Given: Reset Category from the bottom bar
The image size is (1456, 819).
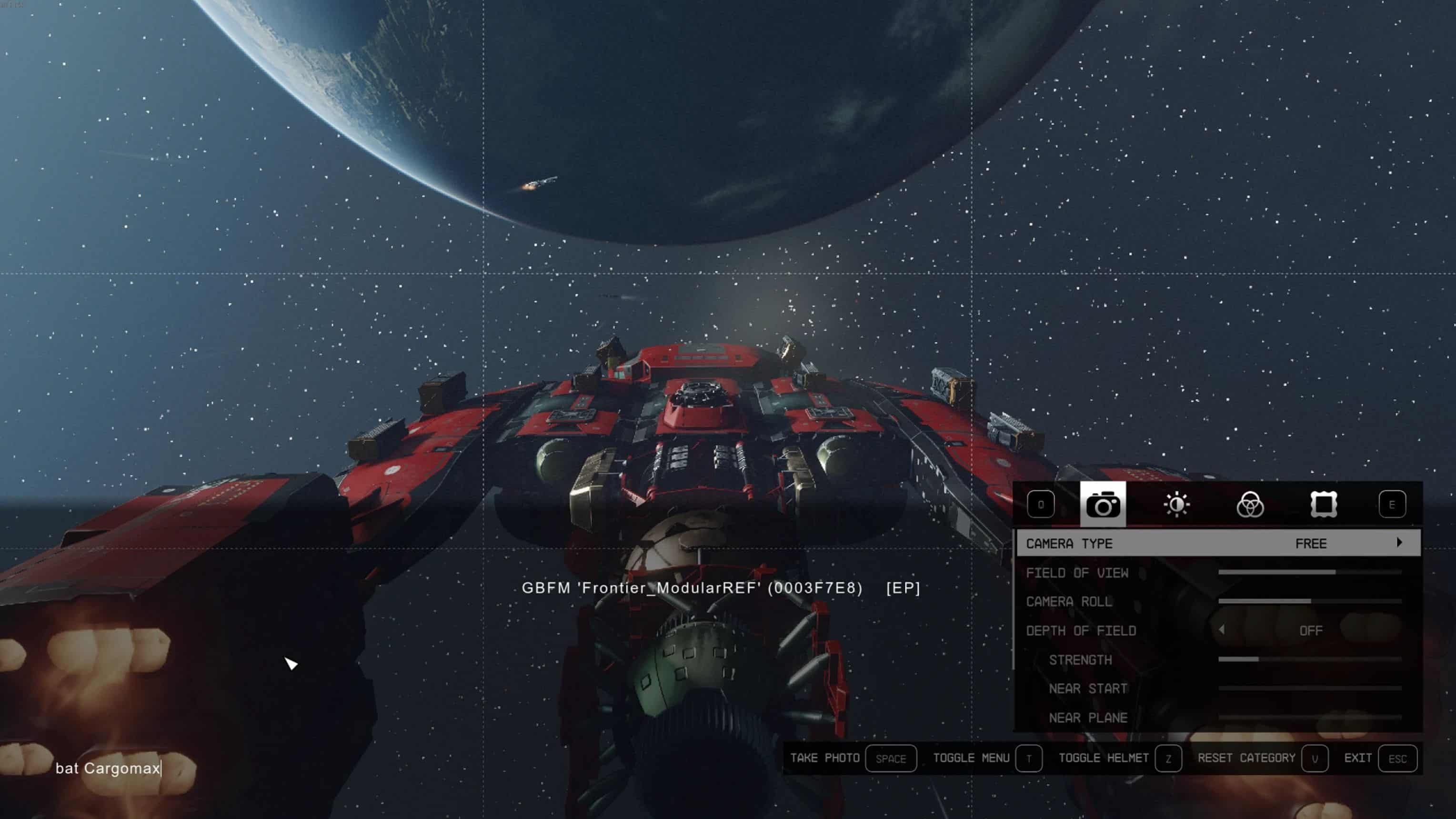Looking at the screenshot, I should (1314, 758).
